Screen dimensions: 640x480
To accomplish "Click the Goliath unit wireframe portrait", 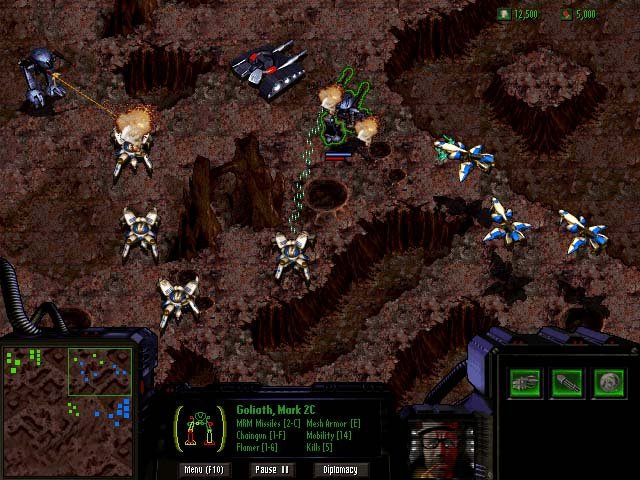I will [203, 427].
